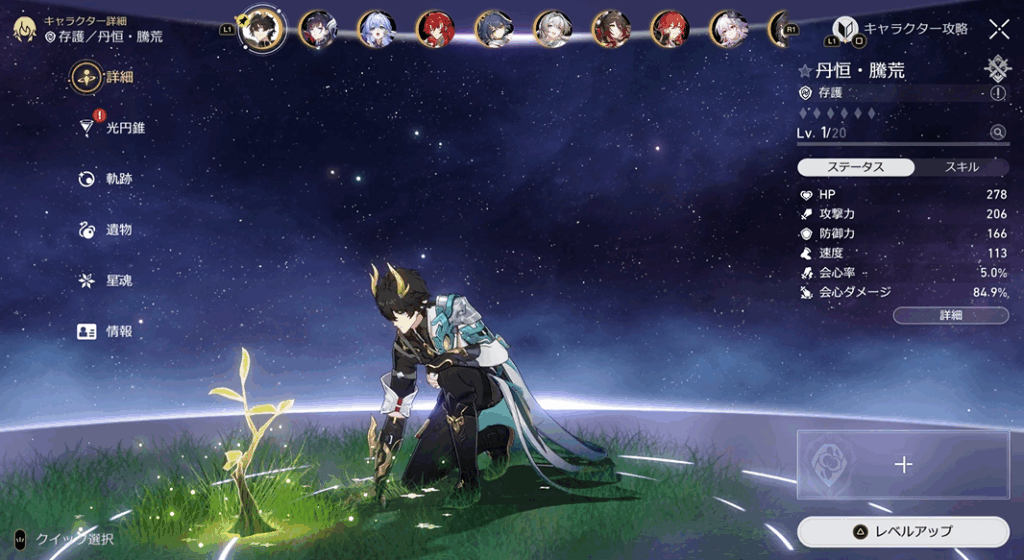Viewport: 1024px width, 560px height.
Task: Select the ステータス tab
Action: click(x=856, y=167)
